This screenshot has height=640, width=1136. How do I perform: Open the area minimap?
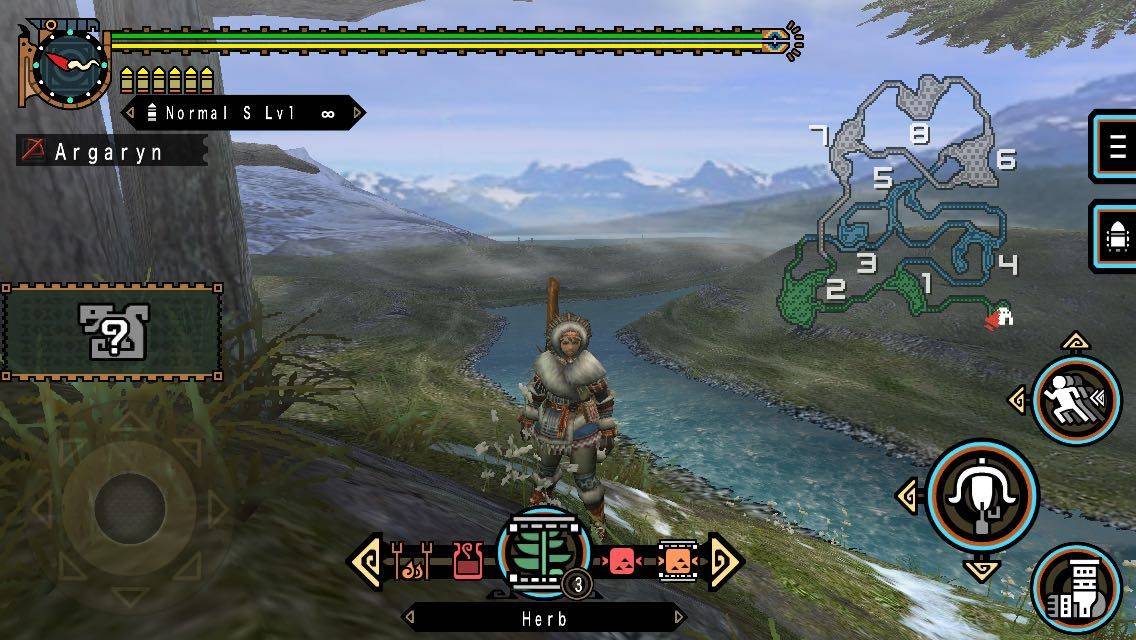pos(910,205)
